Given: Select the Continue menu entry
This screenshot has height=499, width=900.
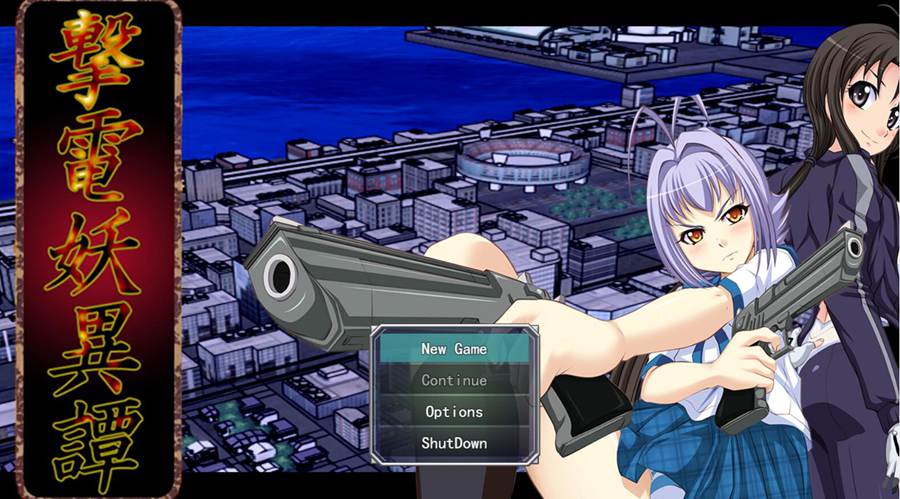Looking at the screenshot, I should click(454, 380).
